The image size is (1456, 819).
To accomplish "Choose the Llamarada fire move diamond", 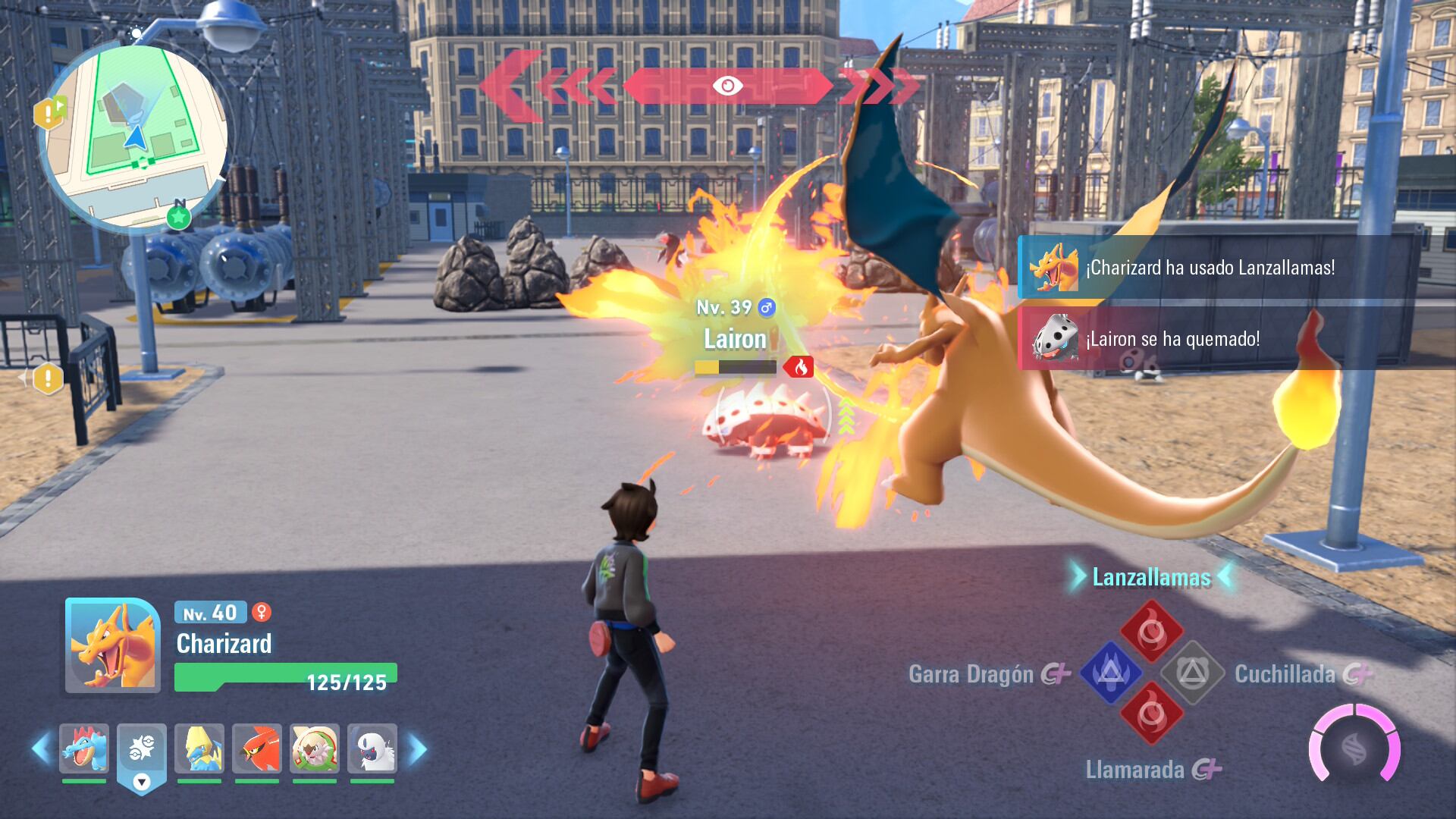I will (x=1151, y=714).
